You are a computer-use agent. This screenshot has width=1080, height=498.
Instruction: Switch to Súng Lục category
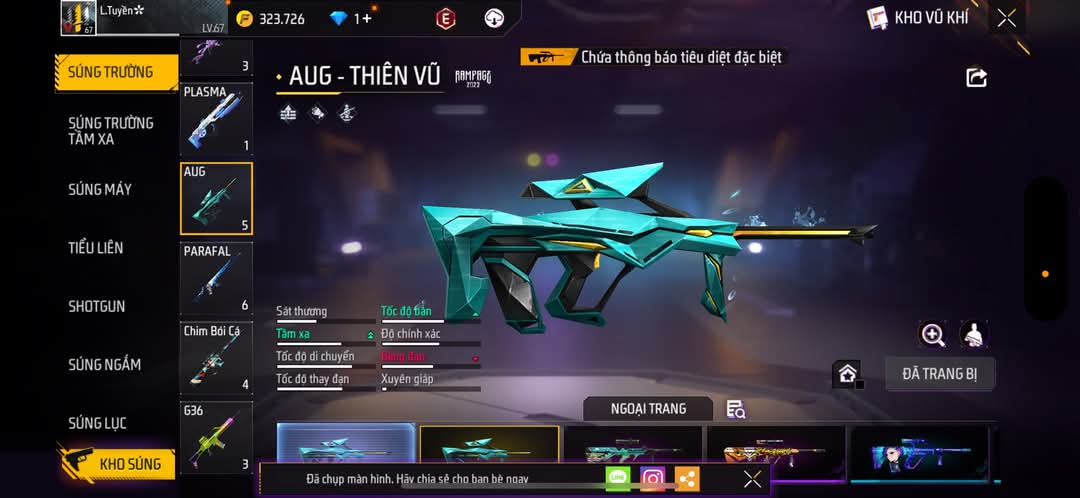tap(97, 423)
